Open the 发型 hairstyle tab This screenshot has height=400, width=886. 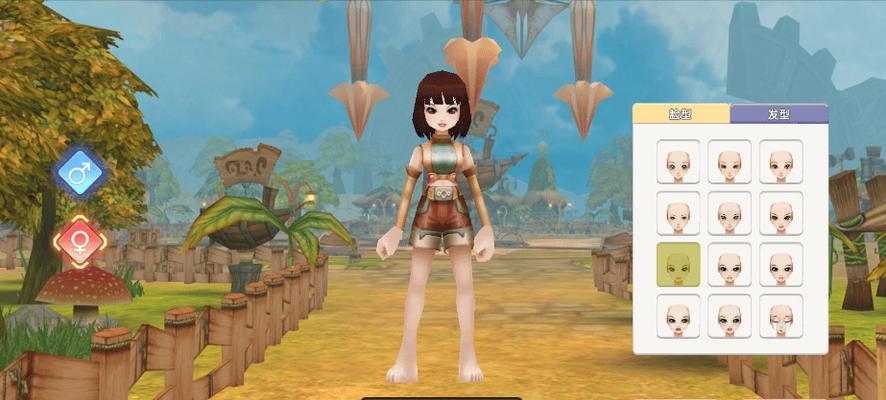point(778,115)
